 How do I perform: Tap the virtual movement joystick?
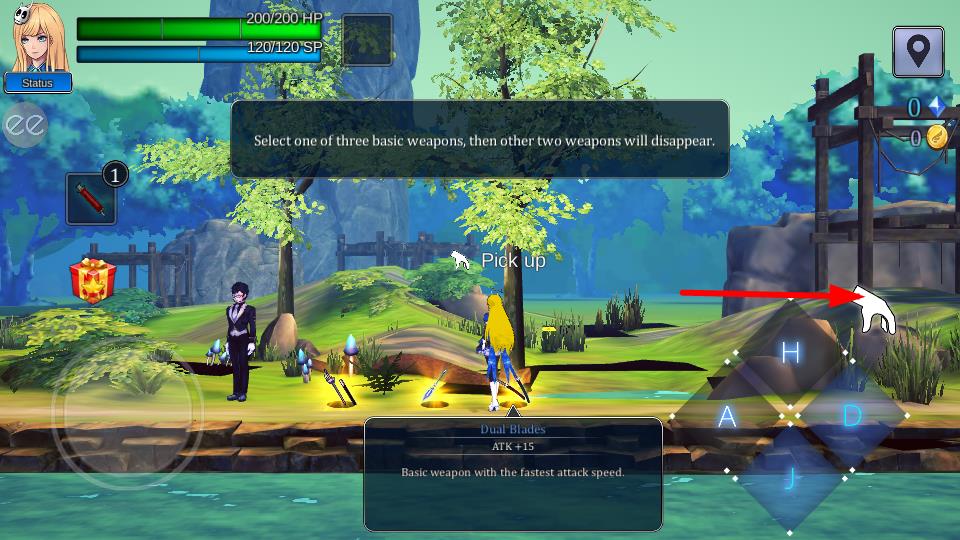point(127,411)
